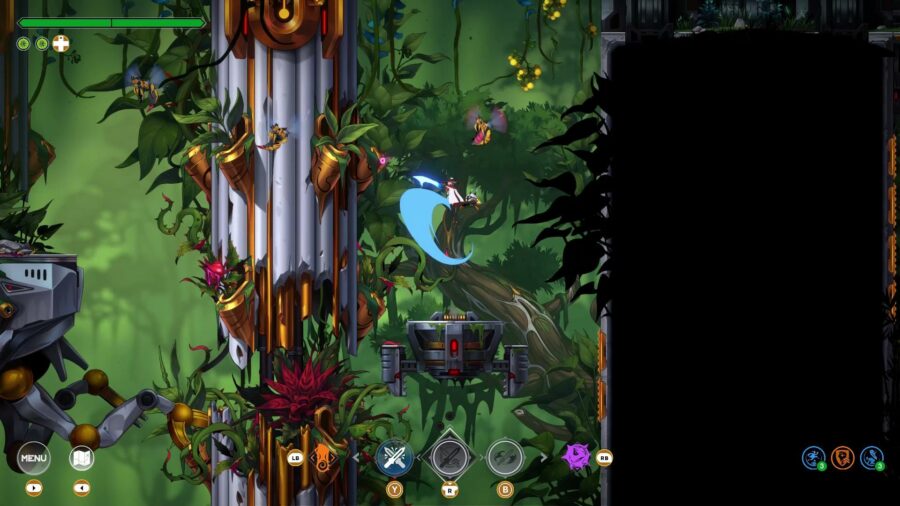900x506 pixels.
Task: Open the map icon
Action: 82,458
